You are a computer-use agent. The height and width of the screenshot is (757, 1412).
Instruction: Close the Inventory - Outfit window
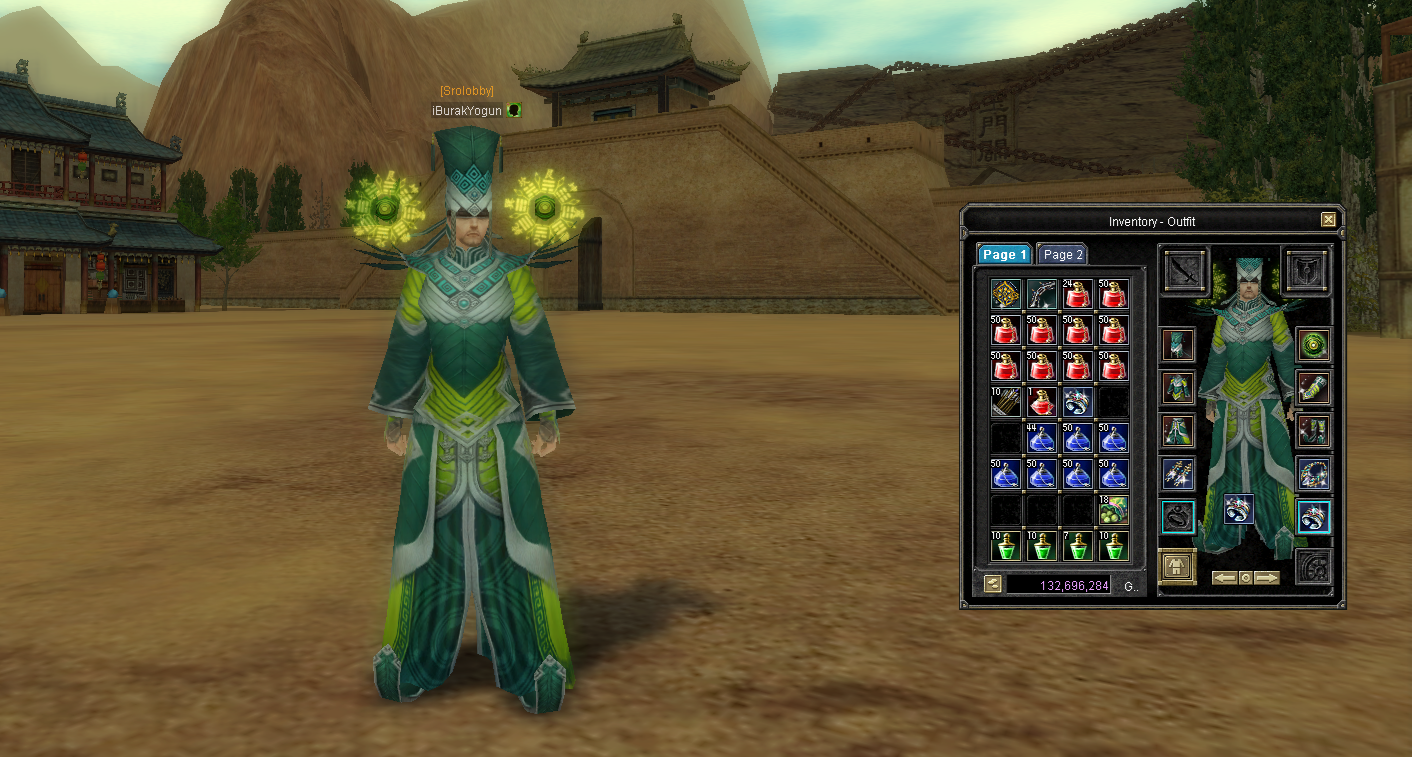coord(1328,220)
